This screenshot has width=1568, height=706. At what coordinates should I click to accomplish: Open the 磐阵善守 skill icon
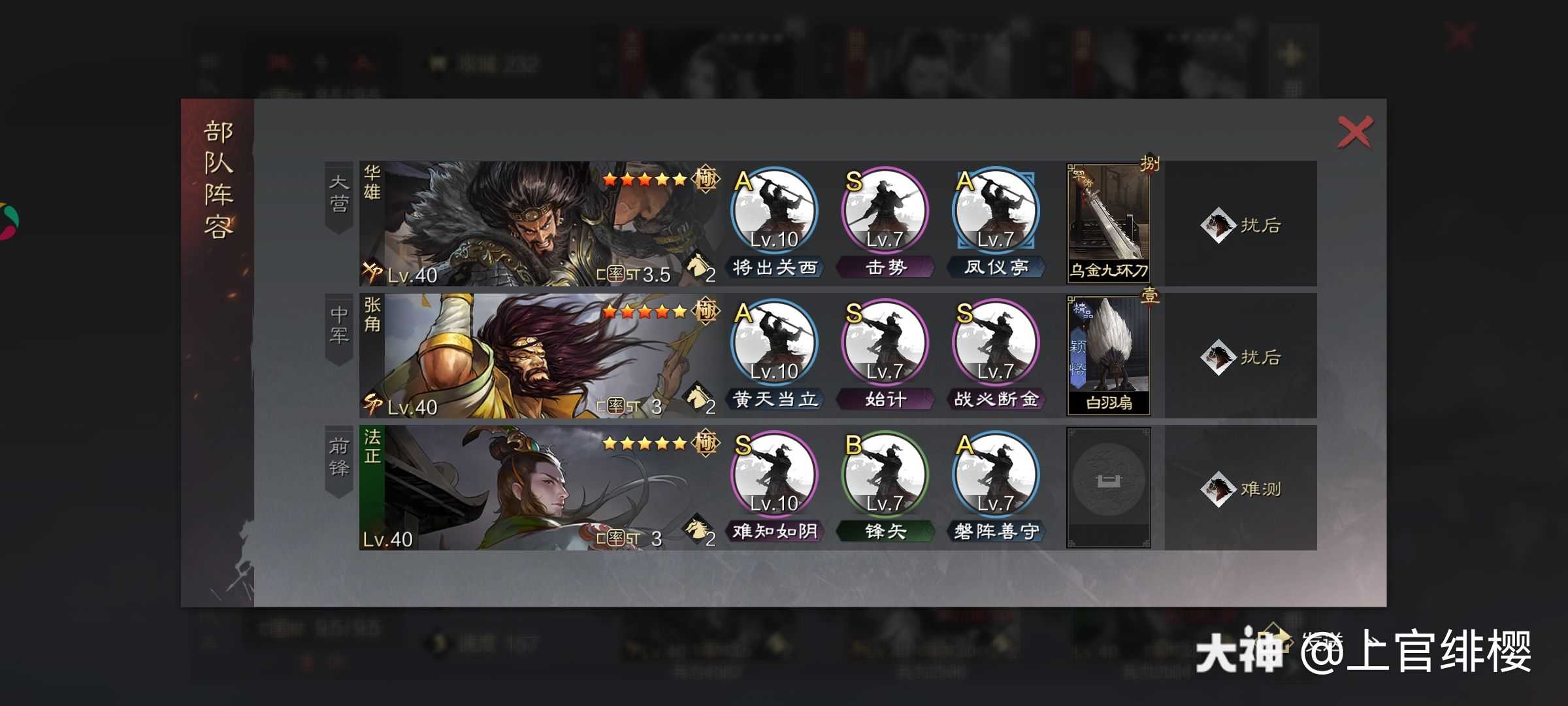996,477
